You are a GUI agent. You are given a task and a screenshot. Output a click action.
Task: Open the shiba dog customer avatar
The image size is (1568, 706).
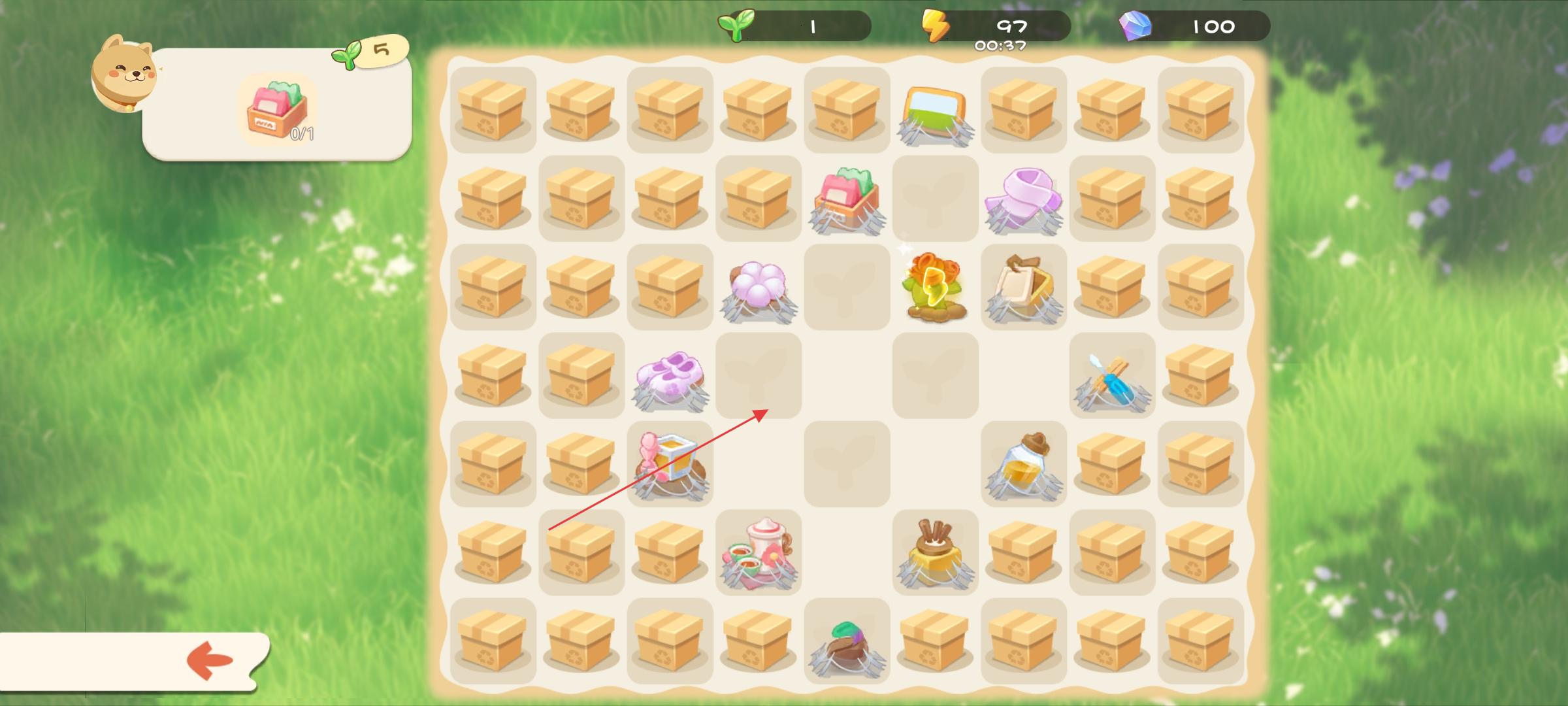(124, 73)
